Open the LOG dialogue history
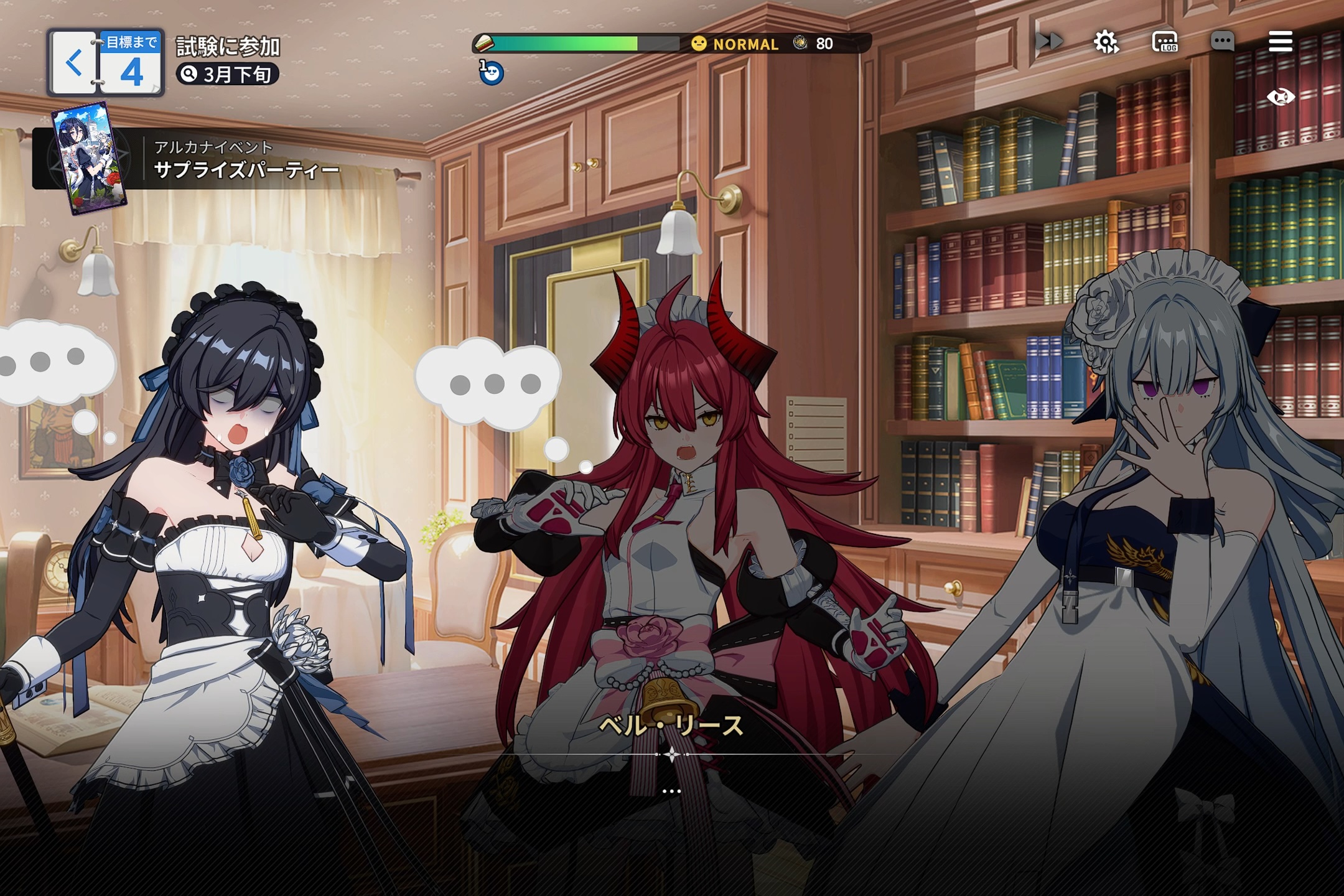Viewport: 1344px width, 896px height. 1166,41
